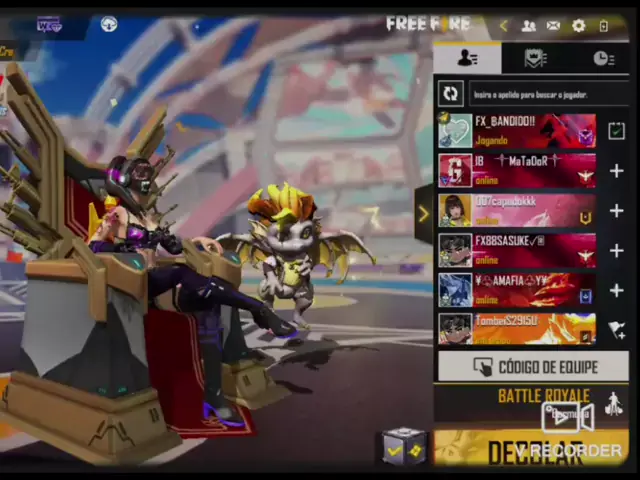Switch to the recent players clock tab
640x480 pixels.
click(x=603, y=58)
